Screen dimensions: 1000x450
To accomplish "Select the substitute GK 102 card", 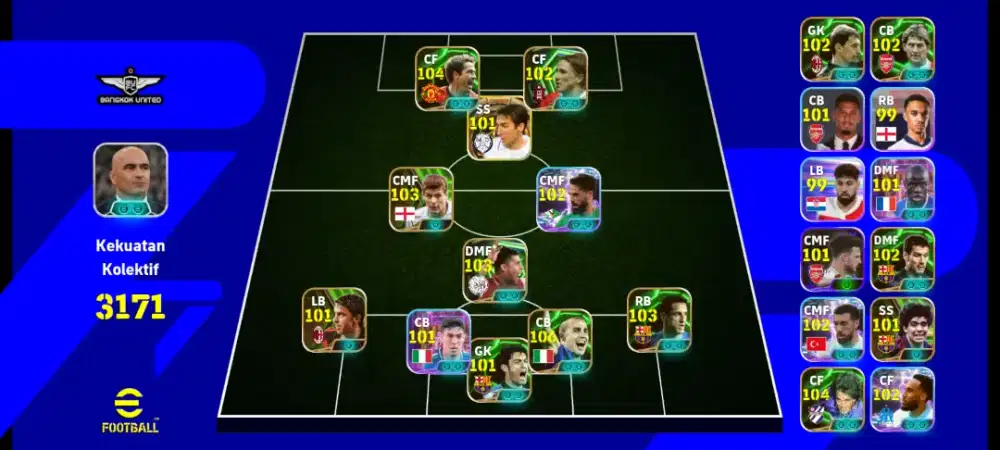I will pos(832,49).
